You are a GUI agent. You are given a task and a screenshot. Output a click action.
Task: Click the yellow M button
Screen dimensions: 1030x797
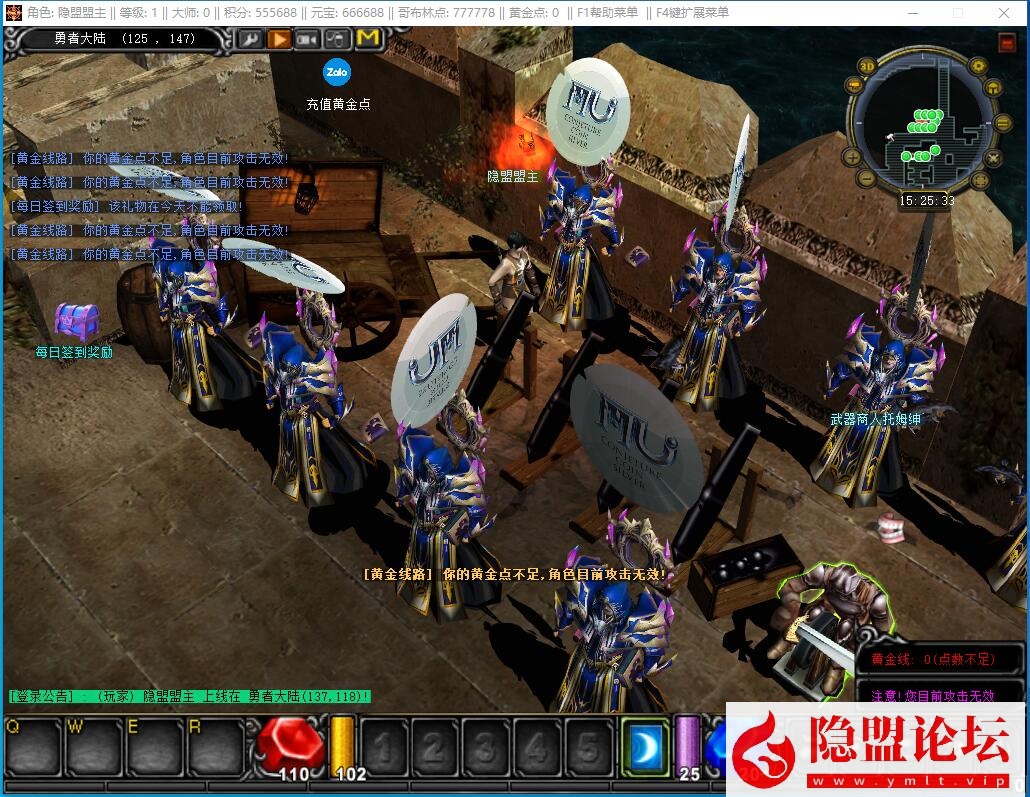tap(368, 38)
